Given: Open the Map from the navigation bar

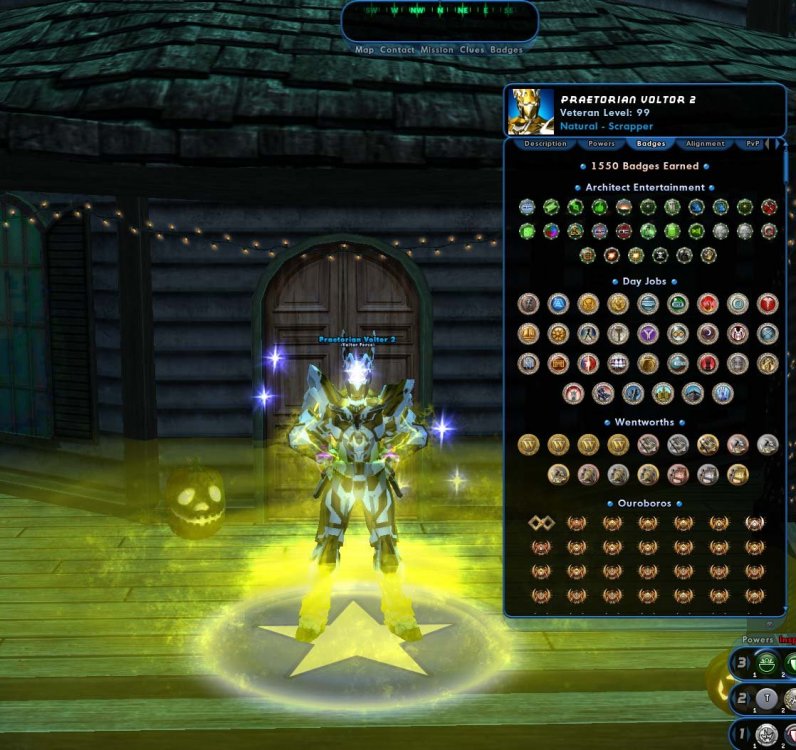Looking at the screenshot, I should 365,50.
